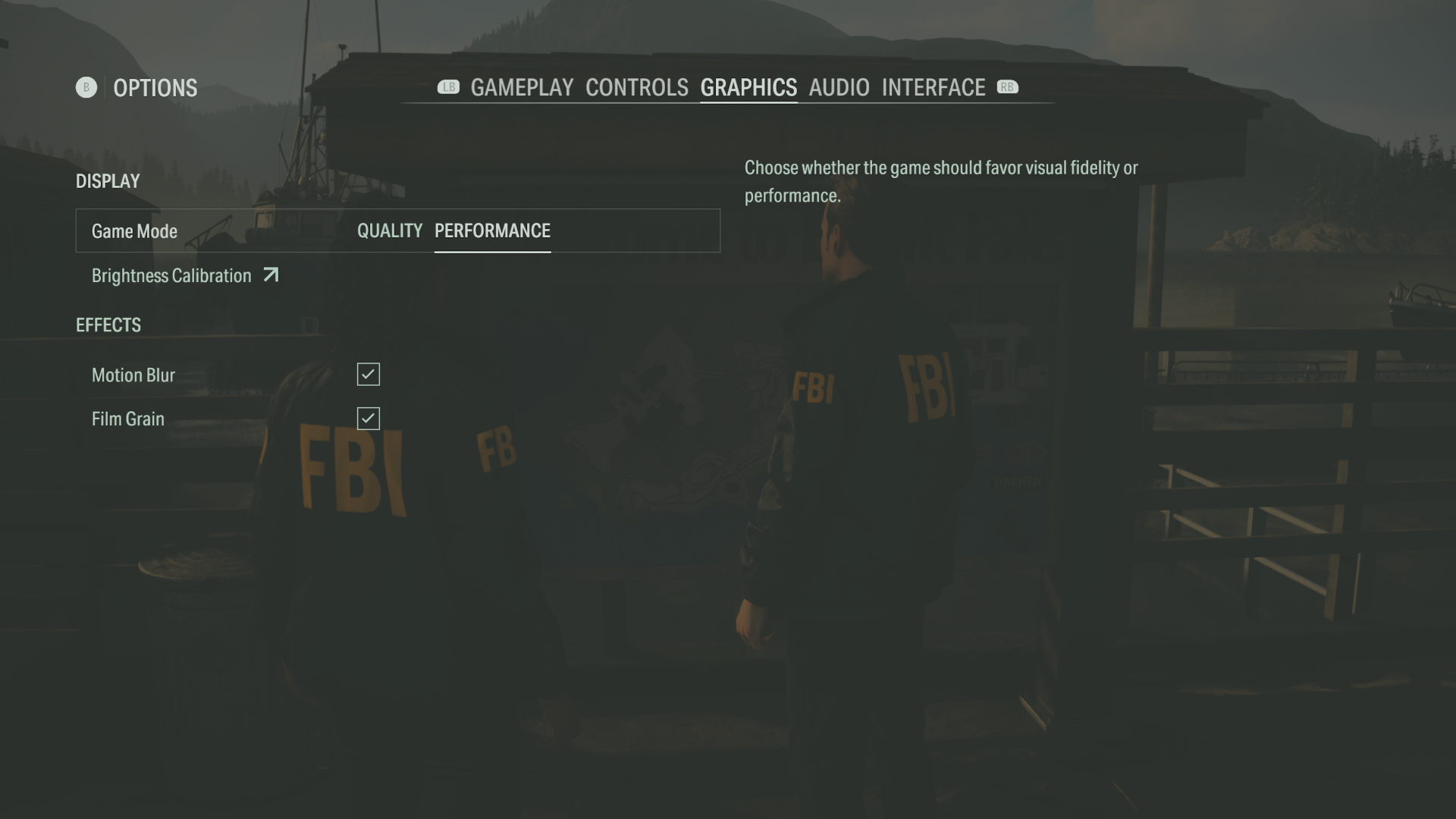Switch to the CONTROLS tab
1456x819 pixels.
coord(636,87)
